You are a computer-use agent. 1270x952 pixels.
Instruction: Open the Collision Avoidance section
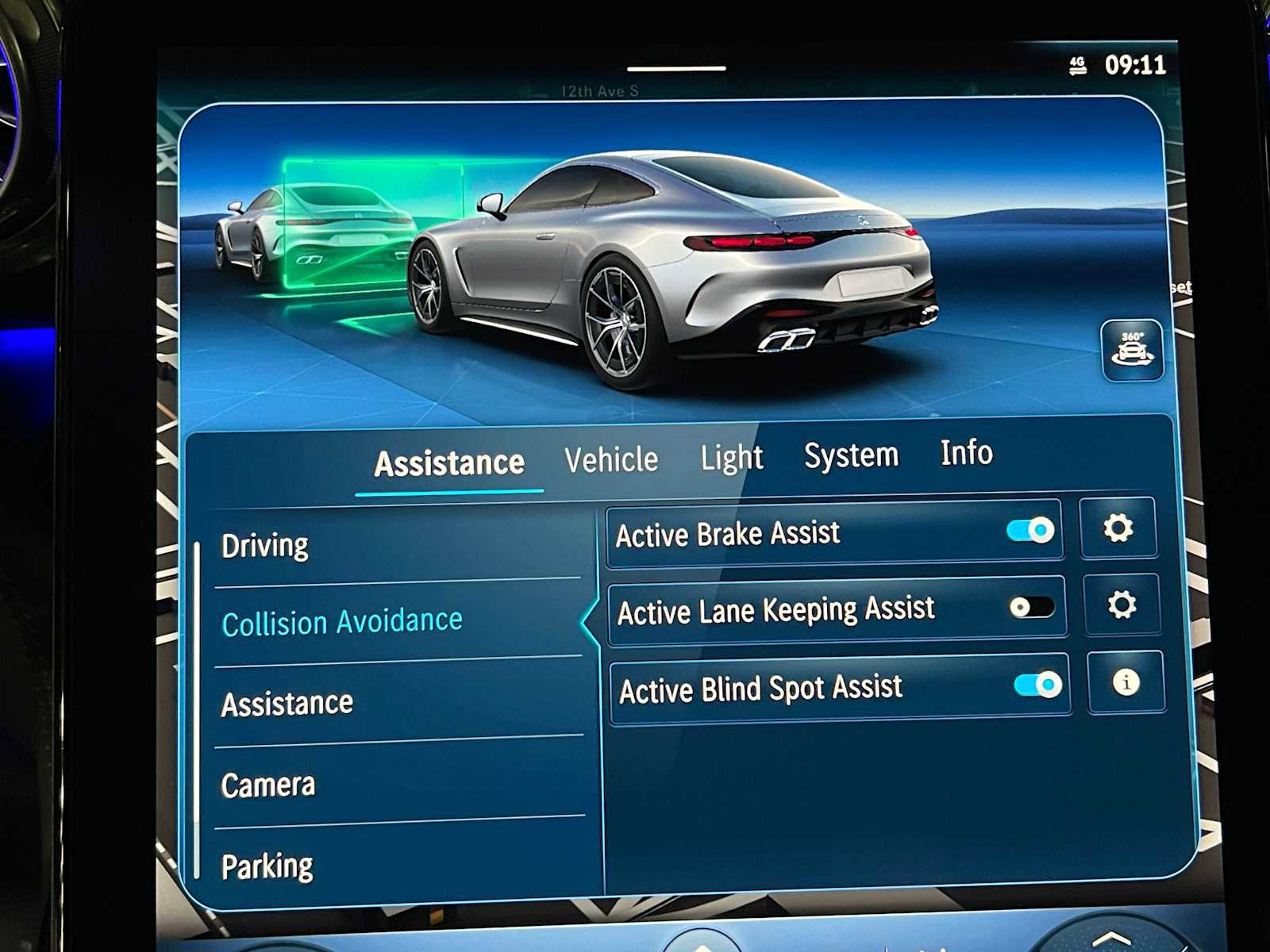point(342,622)
